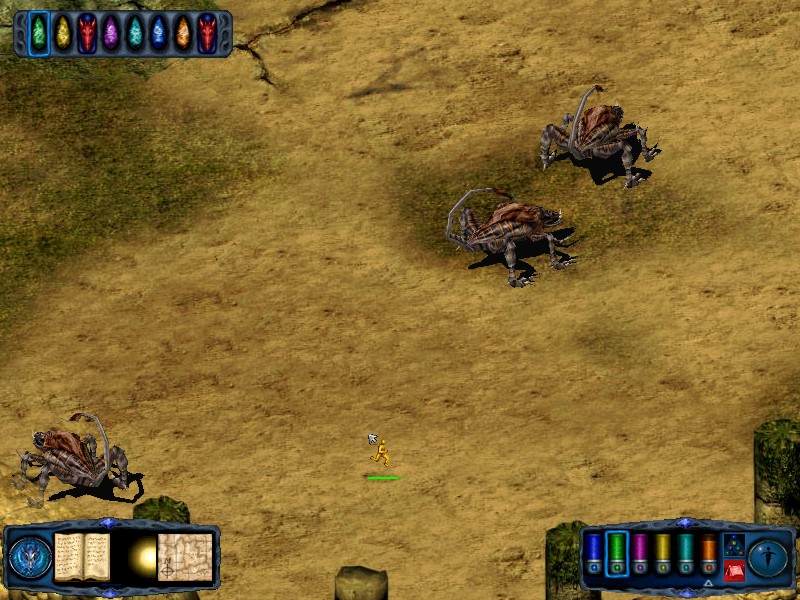Click the red tent camp button
800x600 pixels.
(734, 568)
